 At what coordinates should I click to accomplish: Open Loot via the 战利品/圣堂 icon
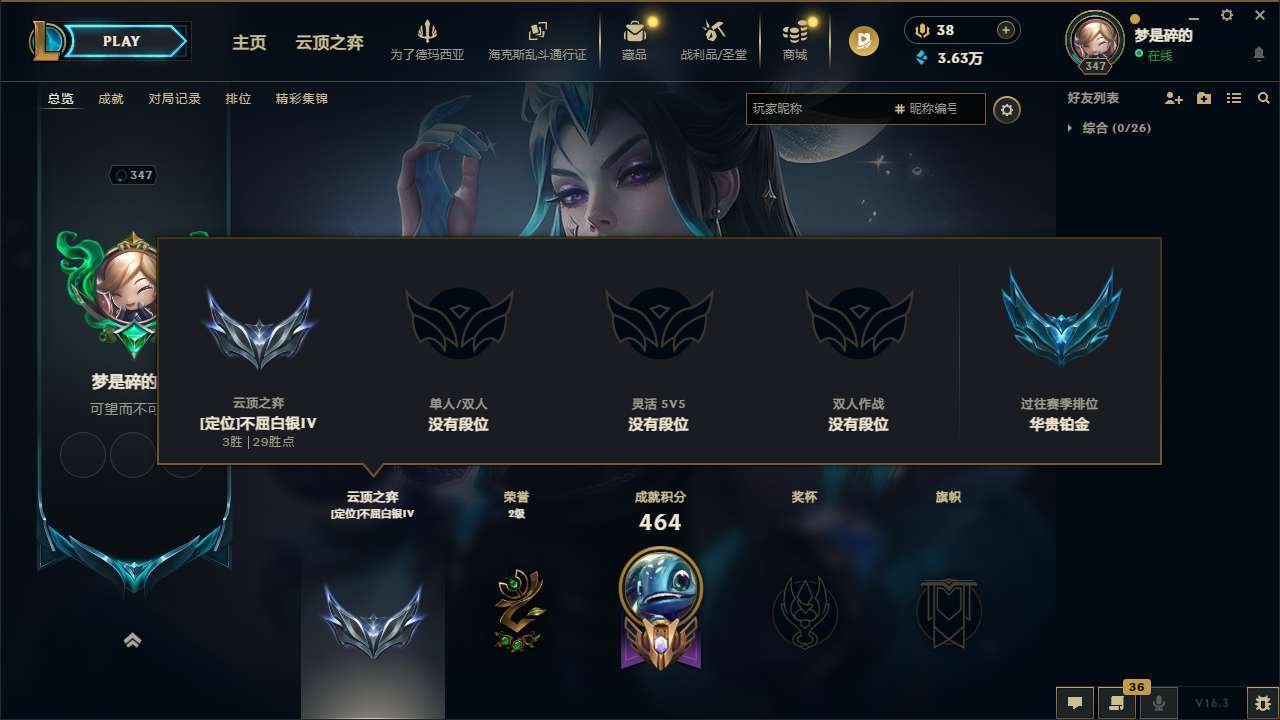[x=714, y=30]
